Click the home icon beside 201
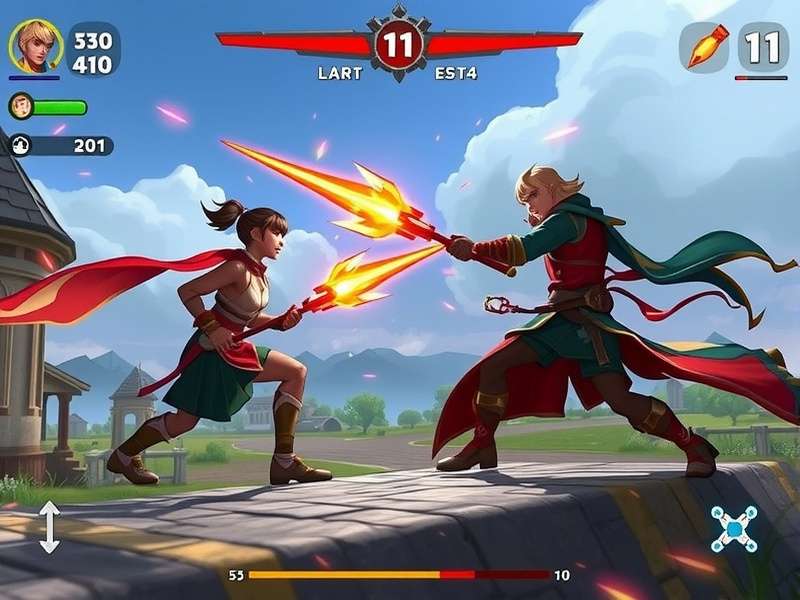 click(21, 146)
